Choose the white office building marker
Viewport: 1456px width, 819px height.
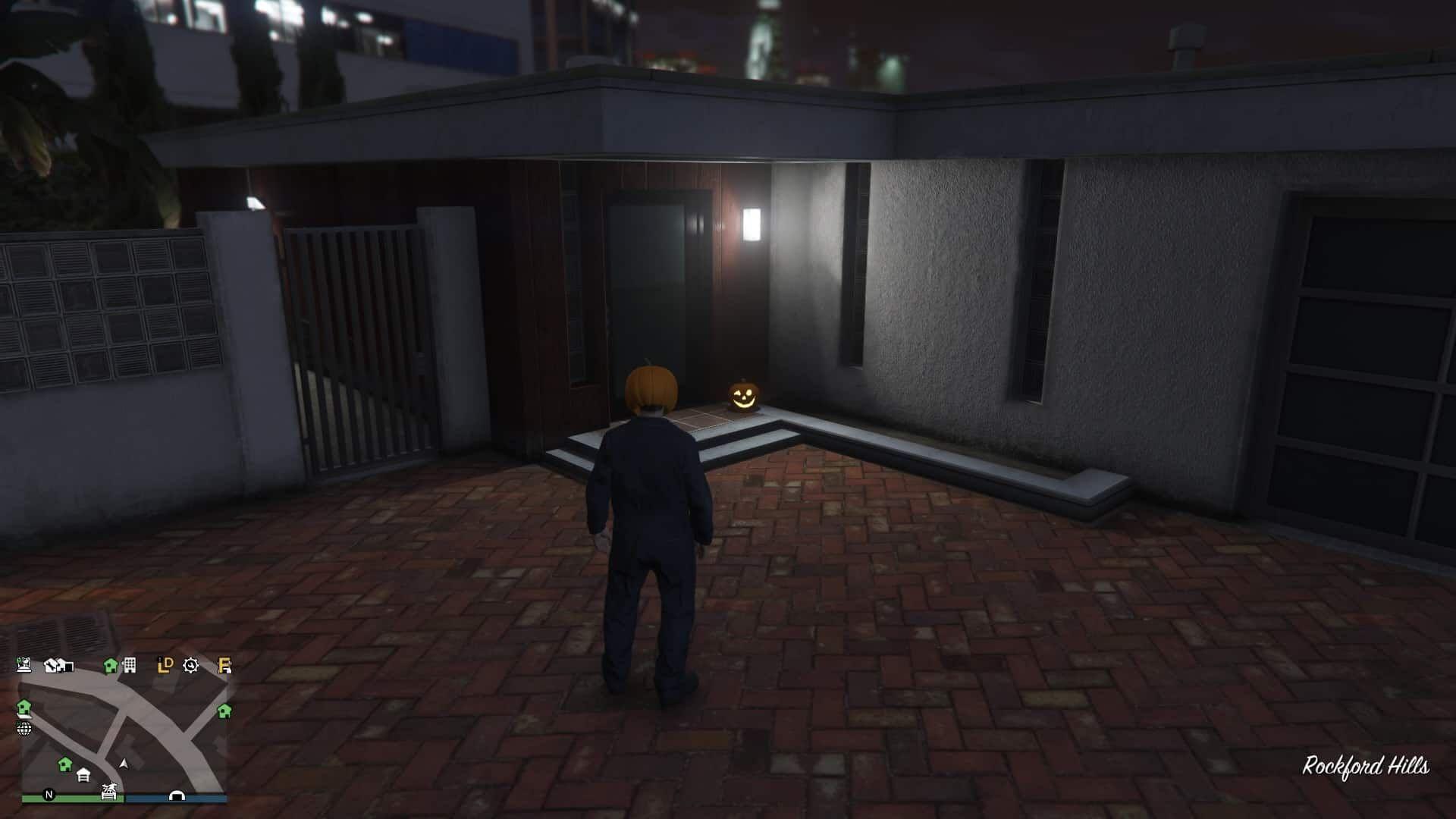(x=130, y=665)
